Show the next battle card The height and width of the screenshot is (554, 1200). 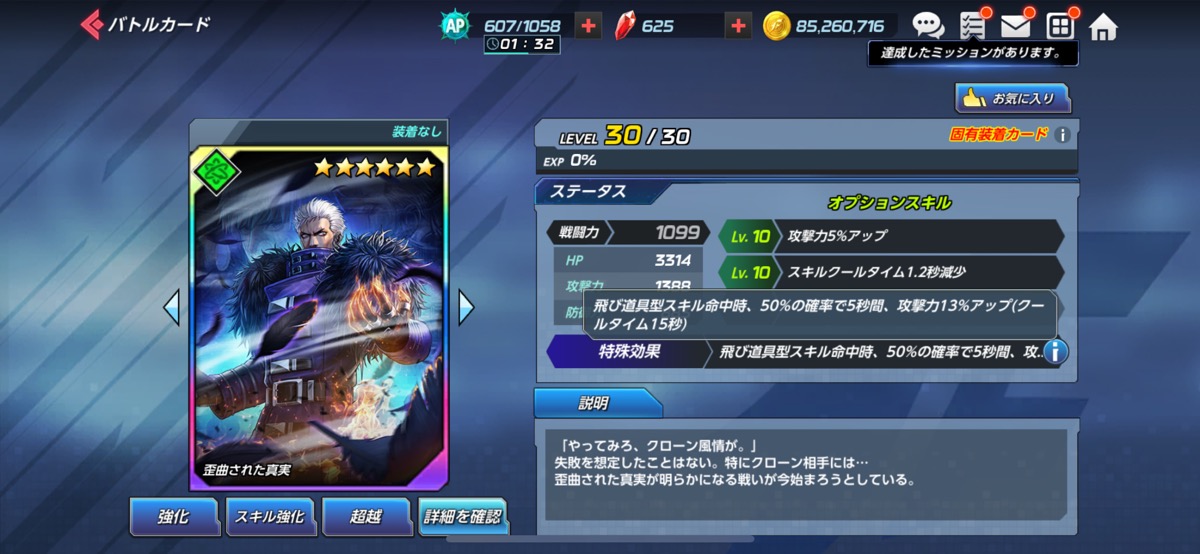(x=466, y=307)
